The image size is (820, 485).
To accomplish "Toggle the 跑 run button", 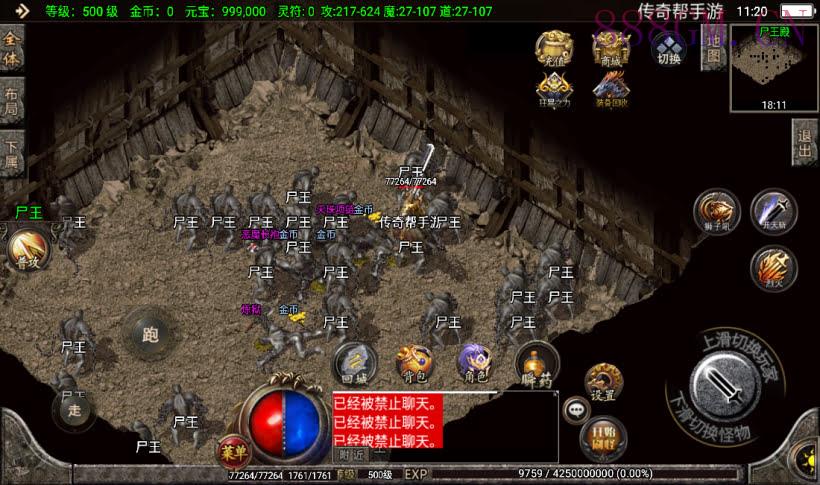I will pos(151,335).
